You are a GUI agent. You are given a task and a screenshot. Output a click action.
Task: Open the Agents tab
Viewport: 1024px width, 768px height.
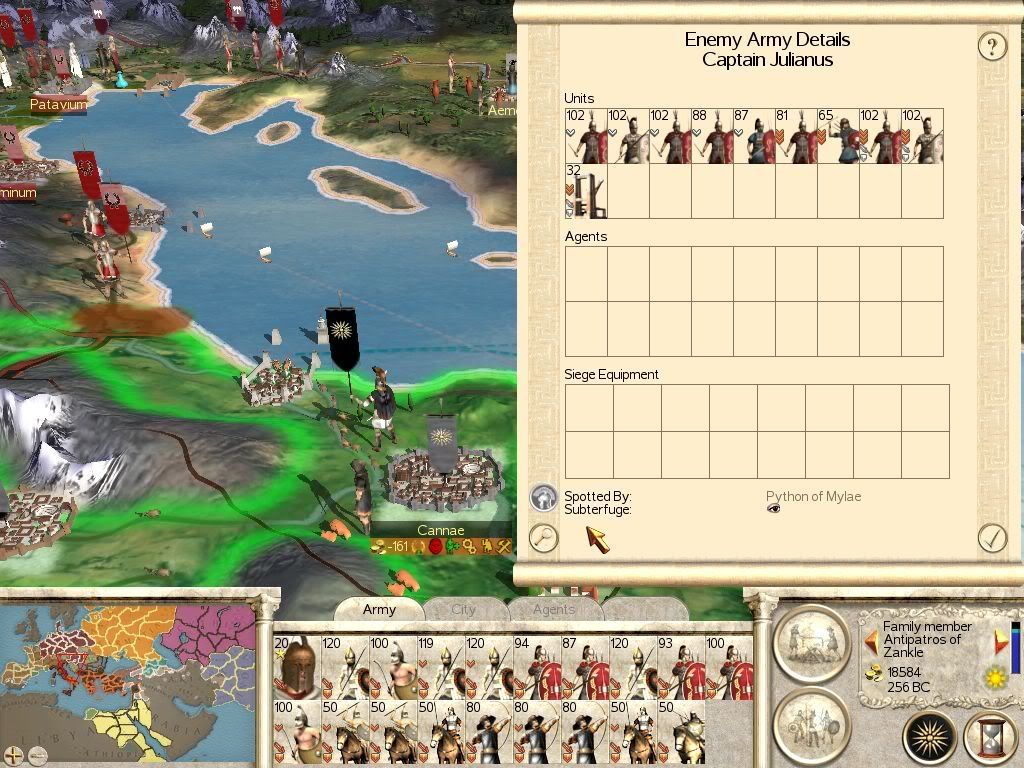click(553, 609)
